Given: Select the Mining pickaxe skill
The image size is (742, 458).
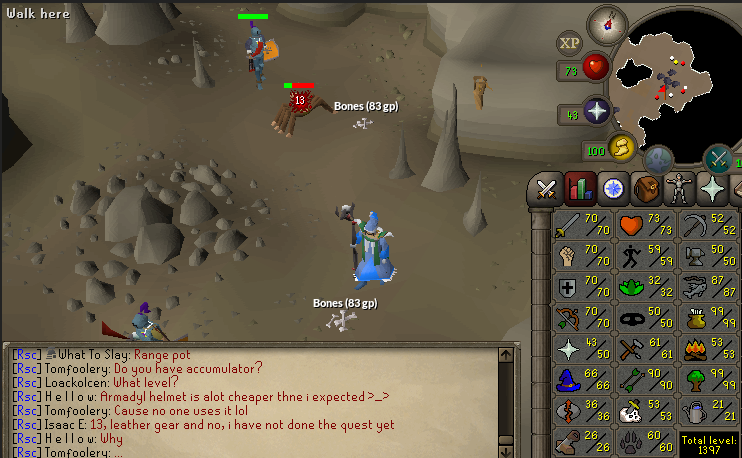Looking at the screenshot, I should click(711, 223).
